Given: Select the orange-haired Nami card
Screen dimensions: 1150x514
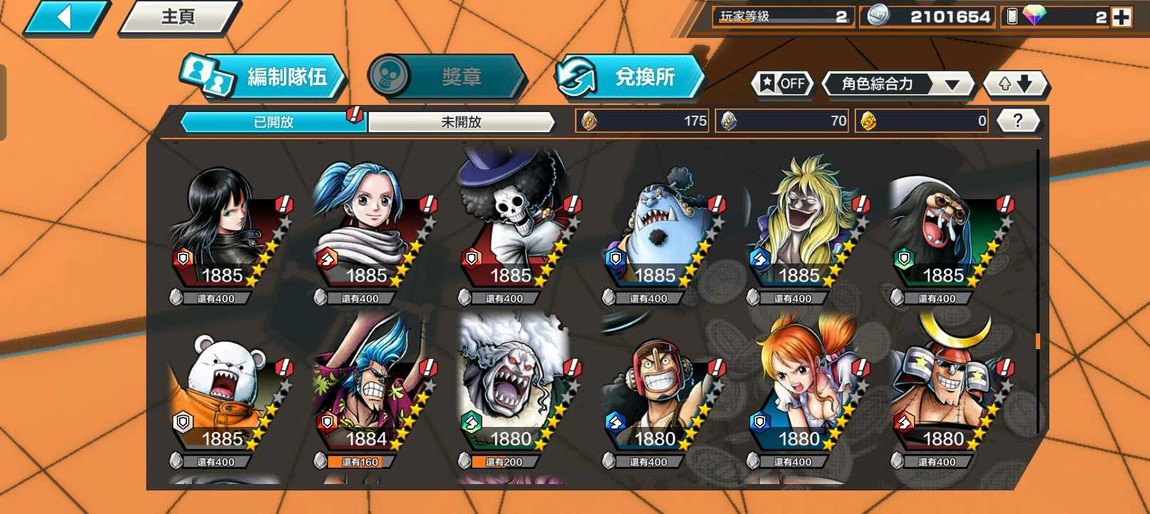Looking at the screenshot, I should 798,397.
